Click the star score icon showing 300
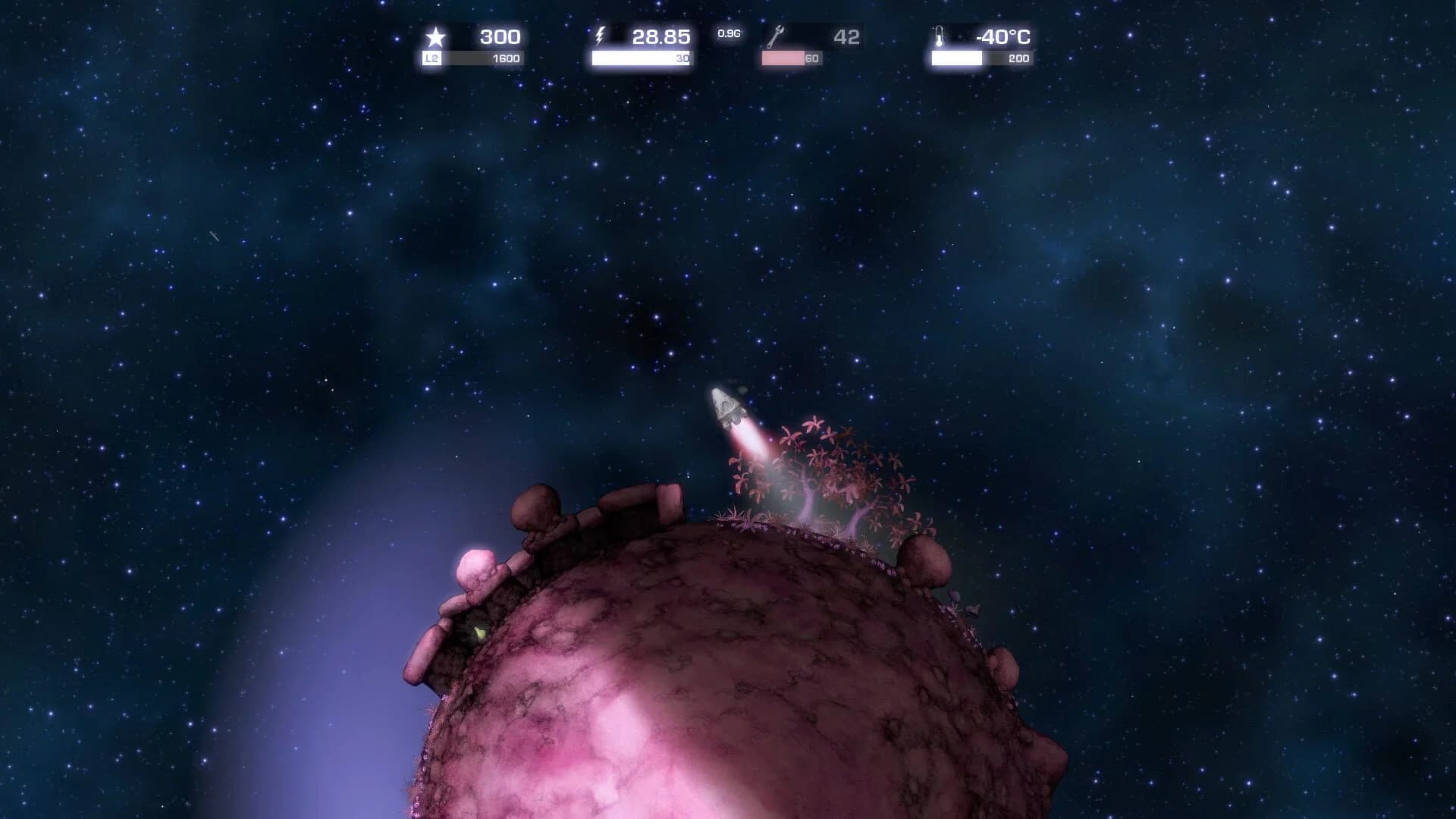 436,35
